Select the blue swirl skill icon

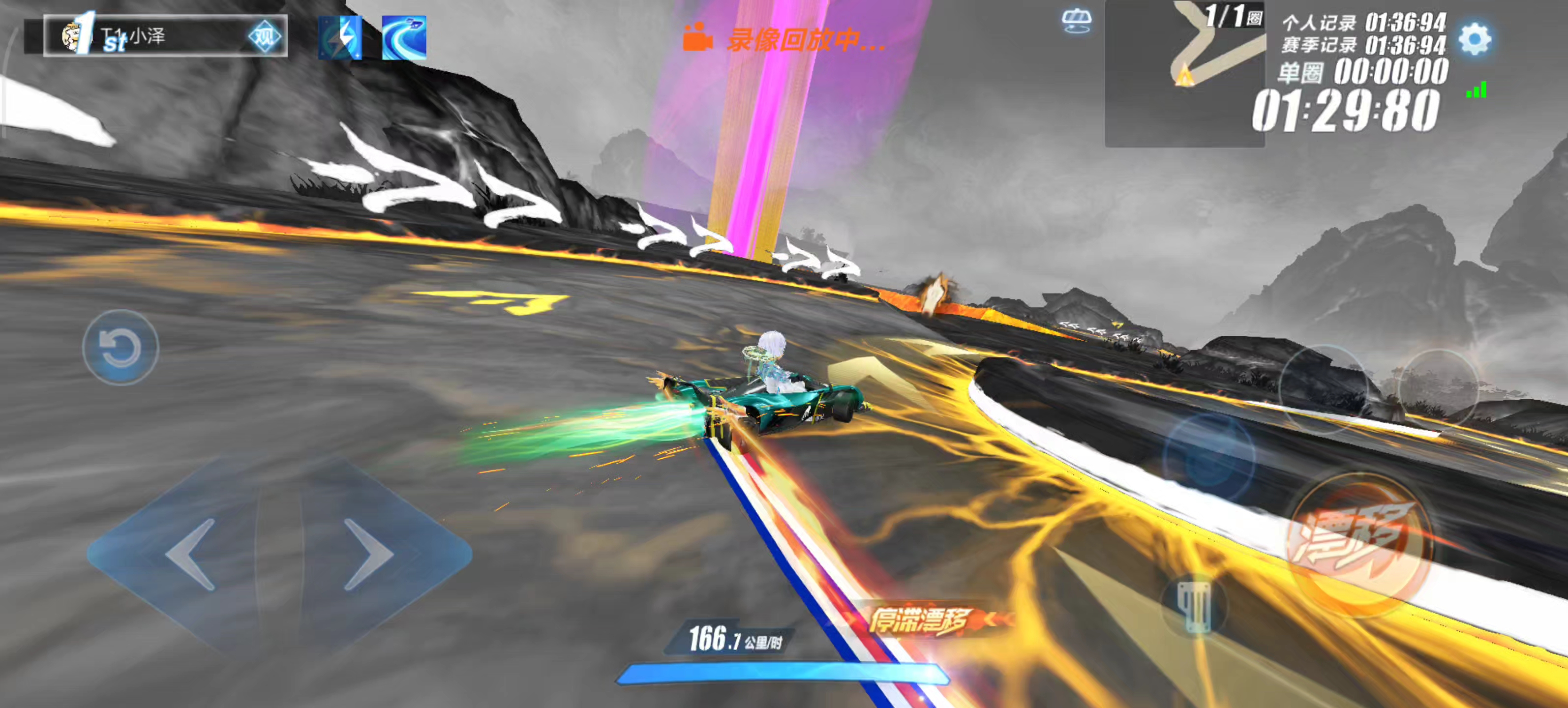(x=404, y=38)
